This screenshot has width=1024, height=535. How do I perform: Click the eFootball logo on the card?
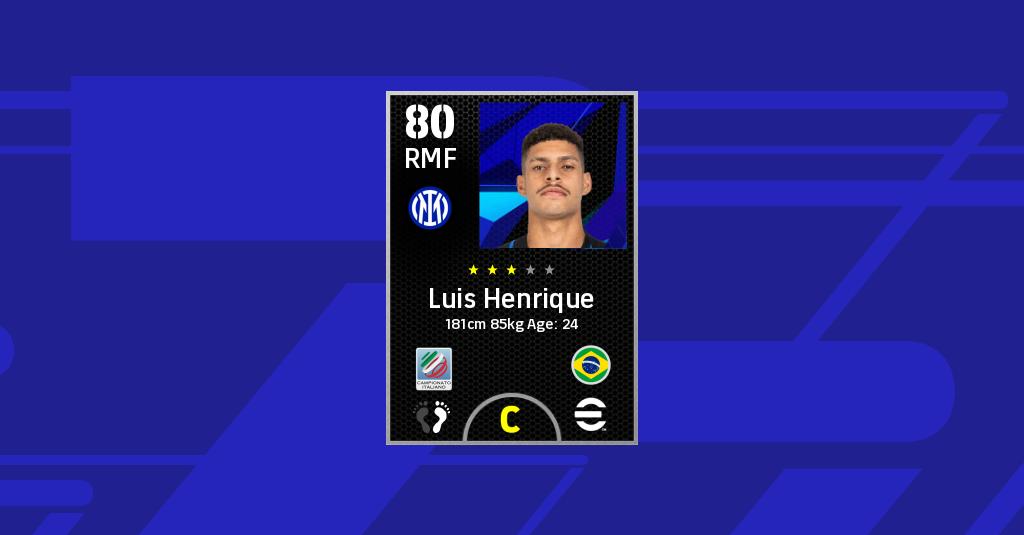(591, 414)
